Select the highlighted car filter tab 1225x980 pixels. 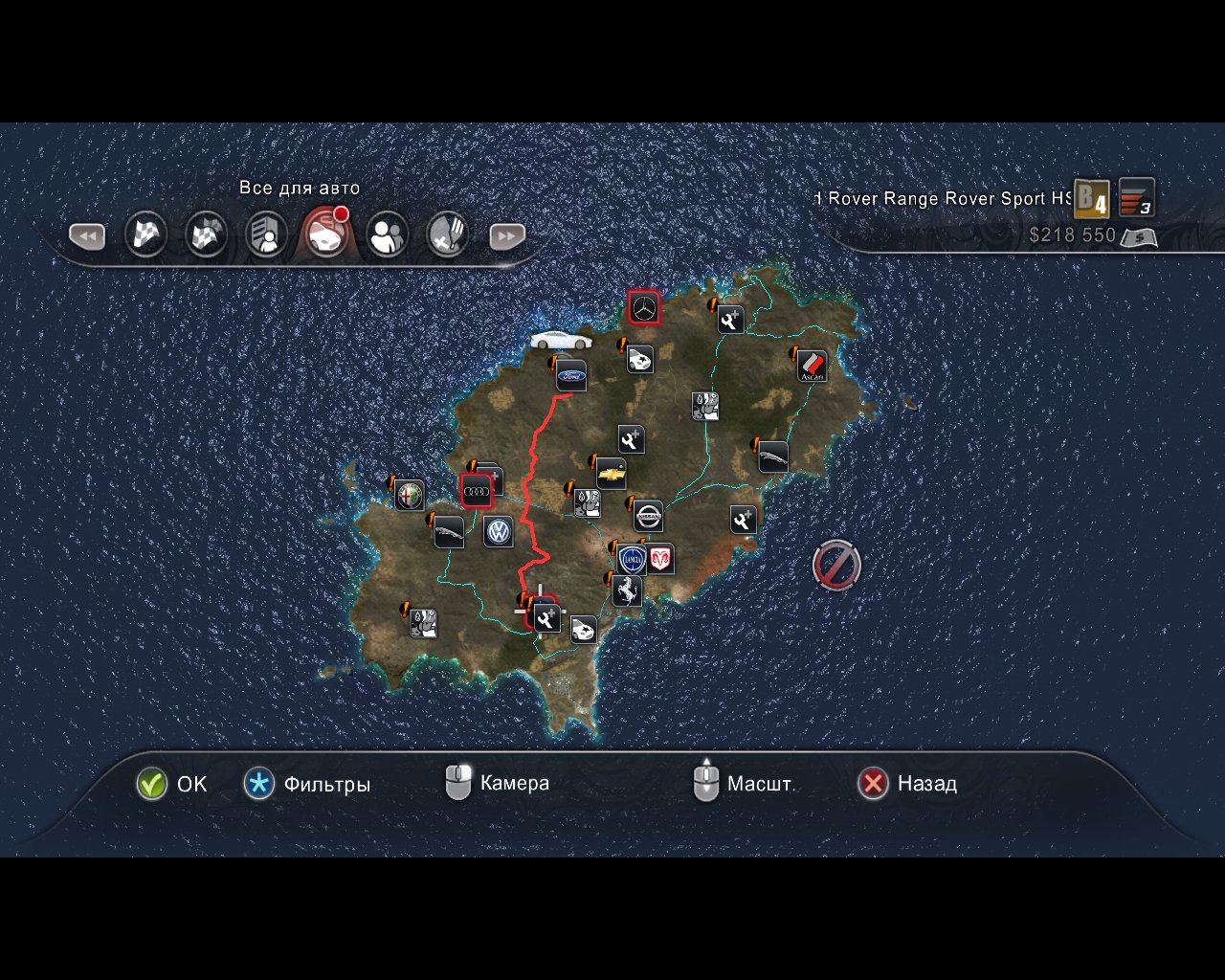click(325, 234)
